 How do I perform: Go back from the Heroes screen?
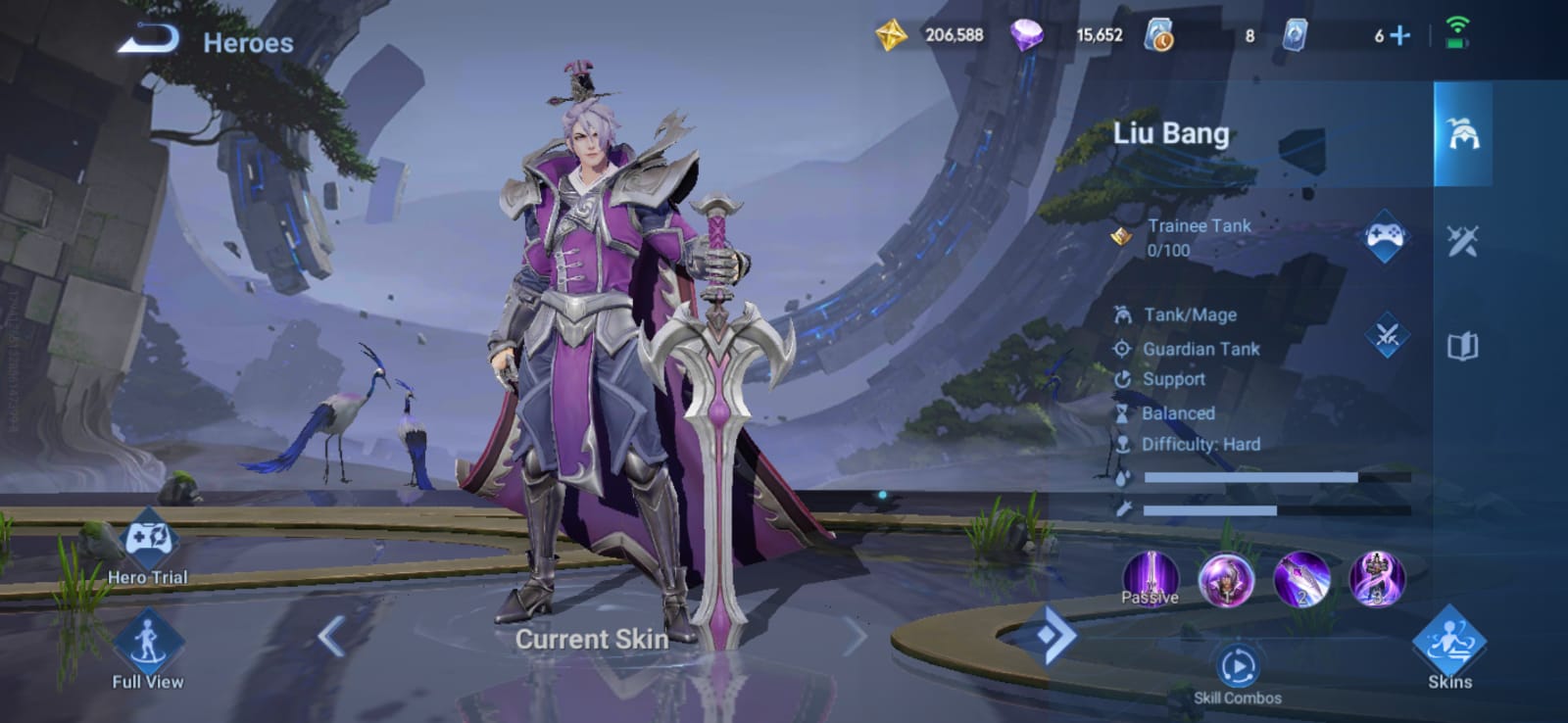pos(149,40)
